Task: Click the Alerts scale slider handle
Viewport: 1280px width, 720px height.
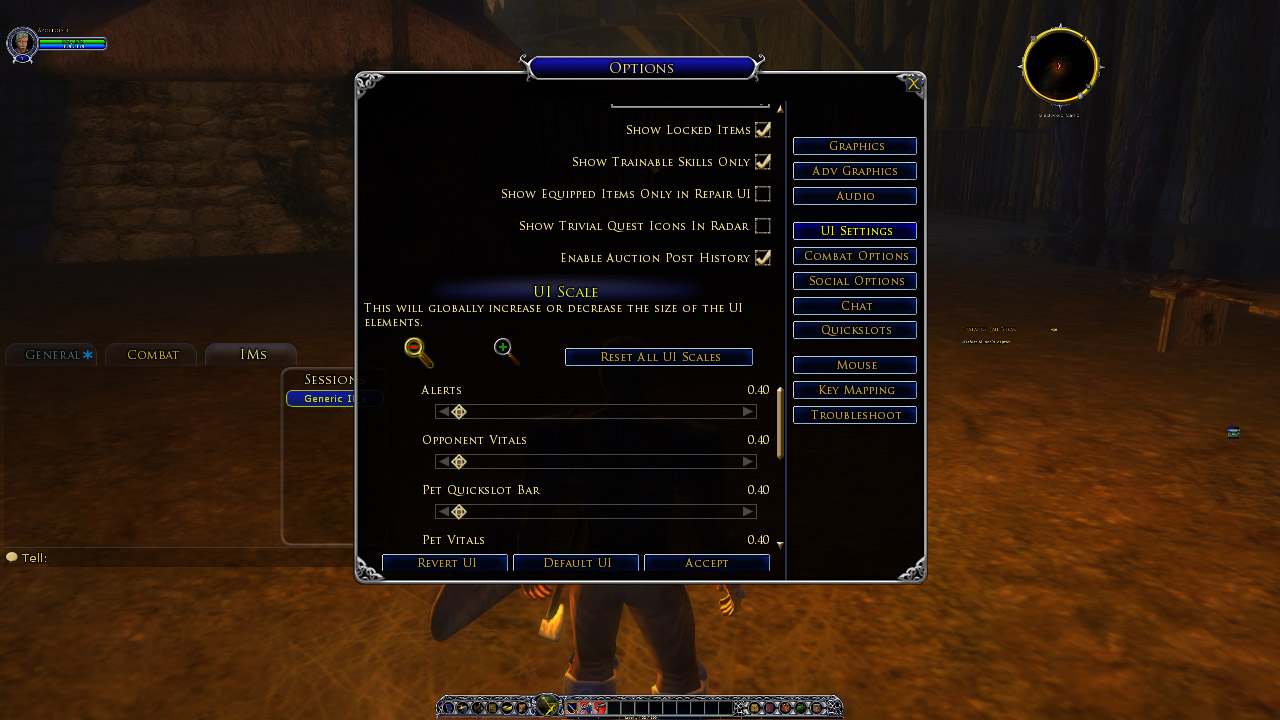Action: point(459,412)
